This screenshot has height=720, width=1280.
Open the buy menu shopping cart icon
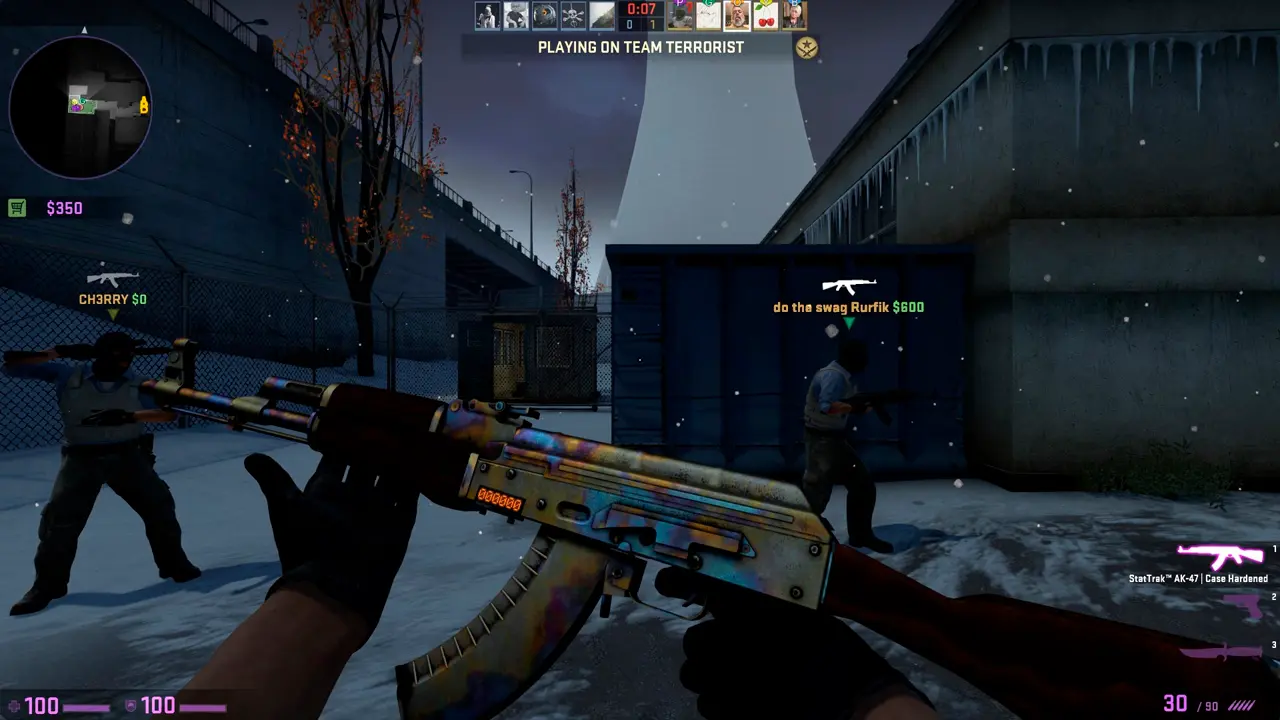coord(17,208)
